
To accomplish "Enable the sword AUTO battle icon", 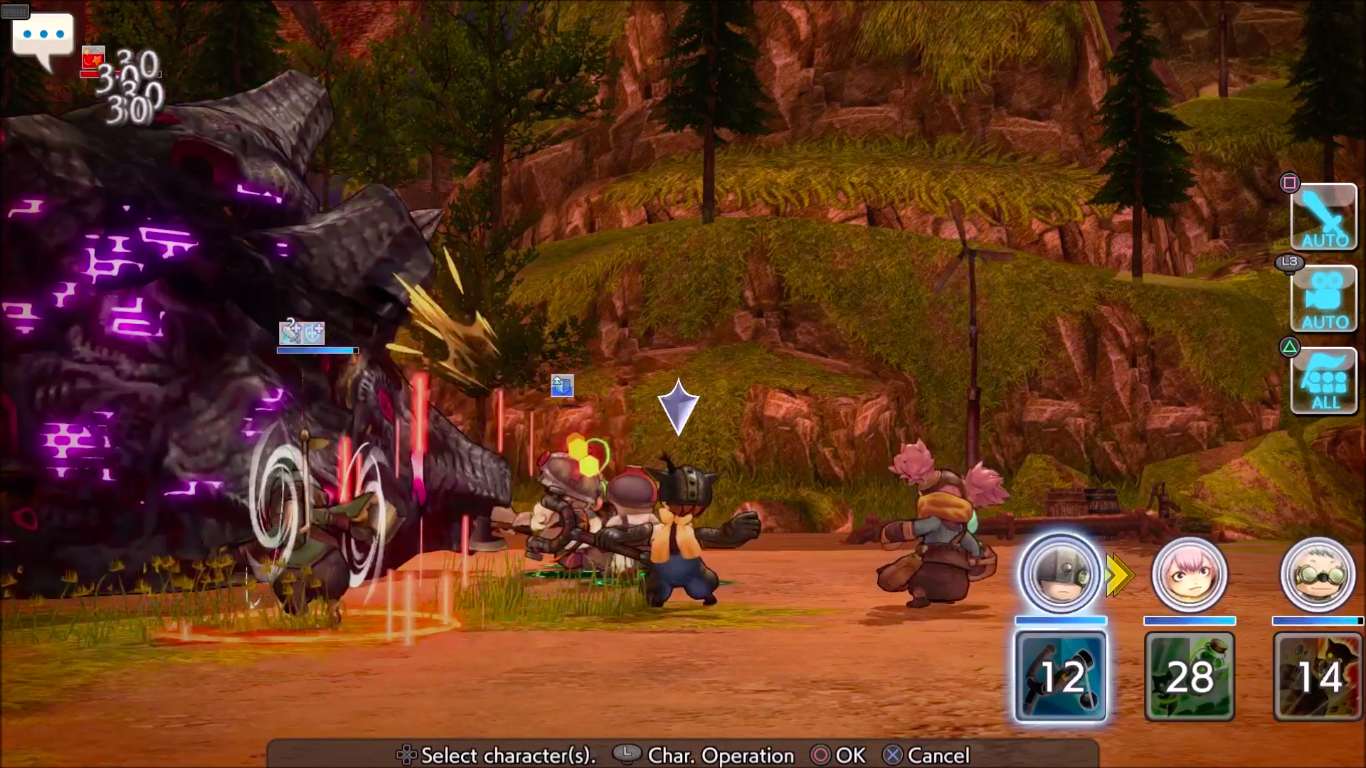I will (1323, 217).
